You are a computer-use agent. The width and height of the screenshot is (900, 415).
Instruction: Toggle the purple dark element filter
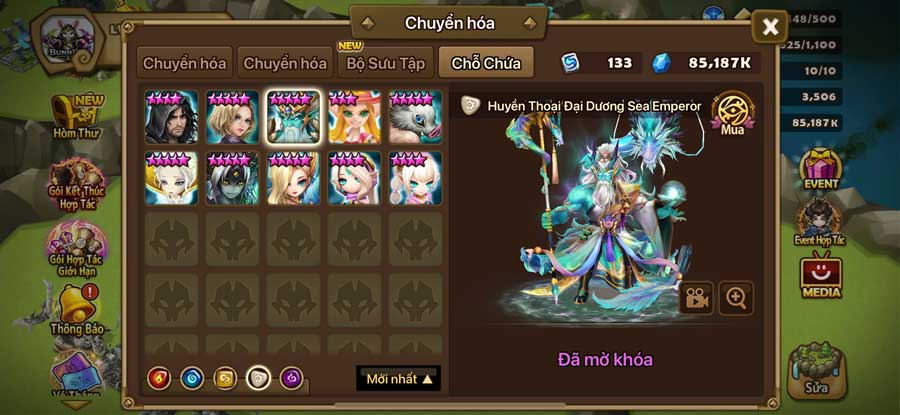(292, 379)
